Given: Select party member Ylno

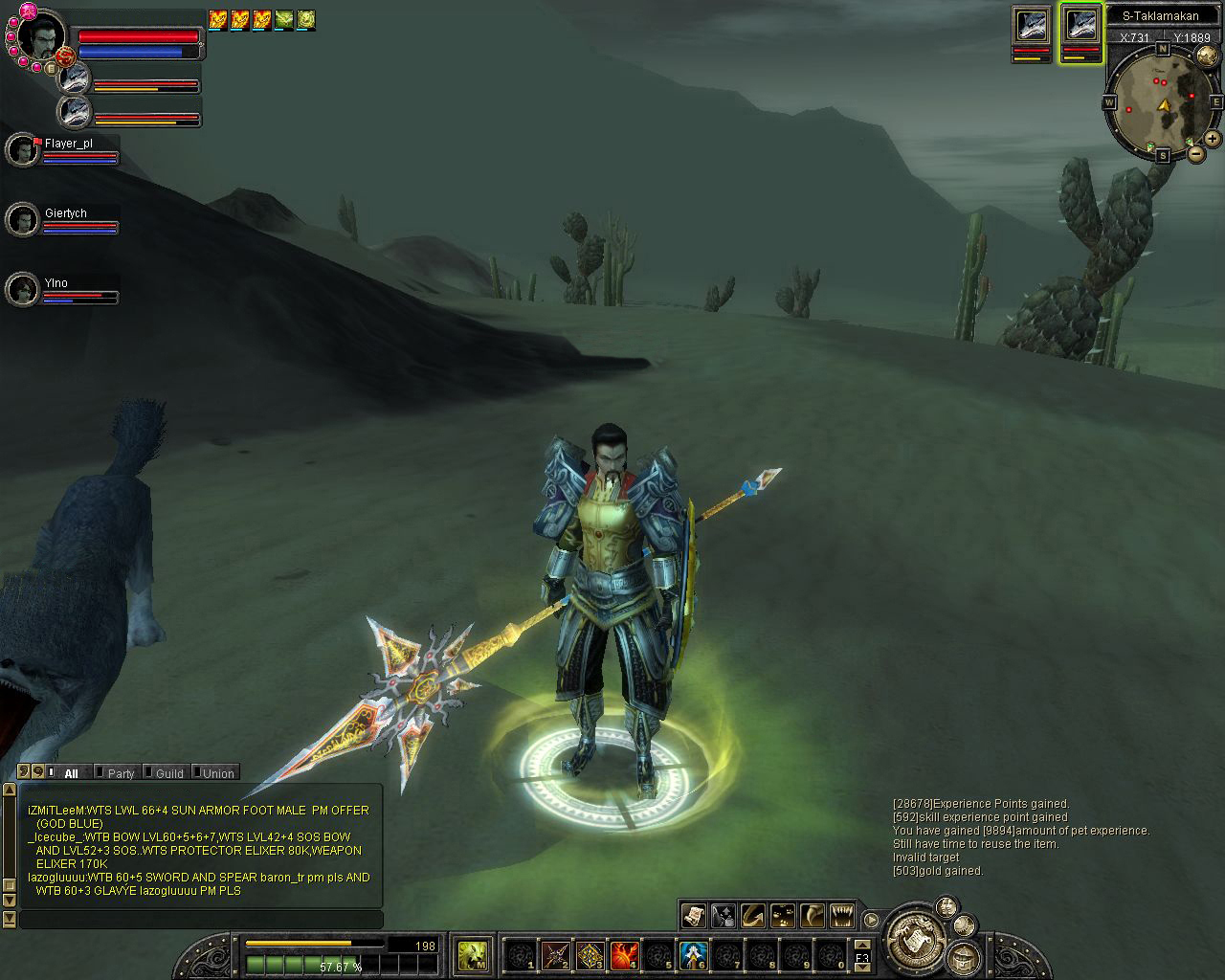Looking at the screenshot, I should click(x=23, y=290).
